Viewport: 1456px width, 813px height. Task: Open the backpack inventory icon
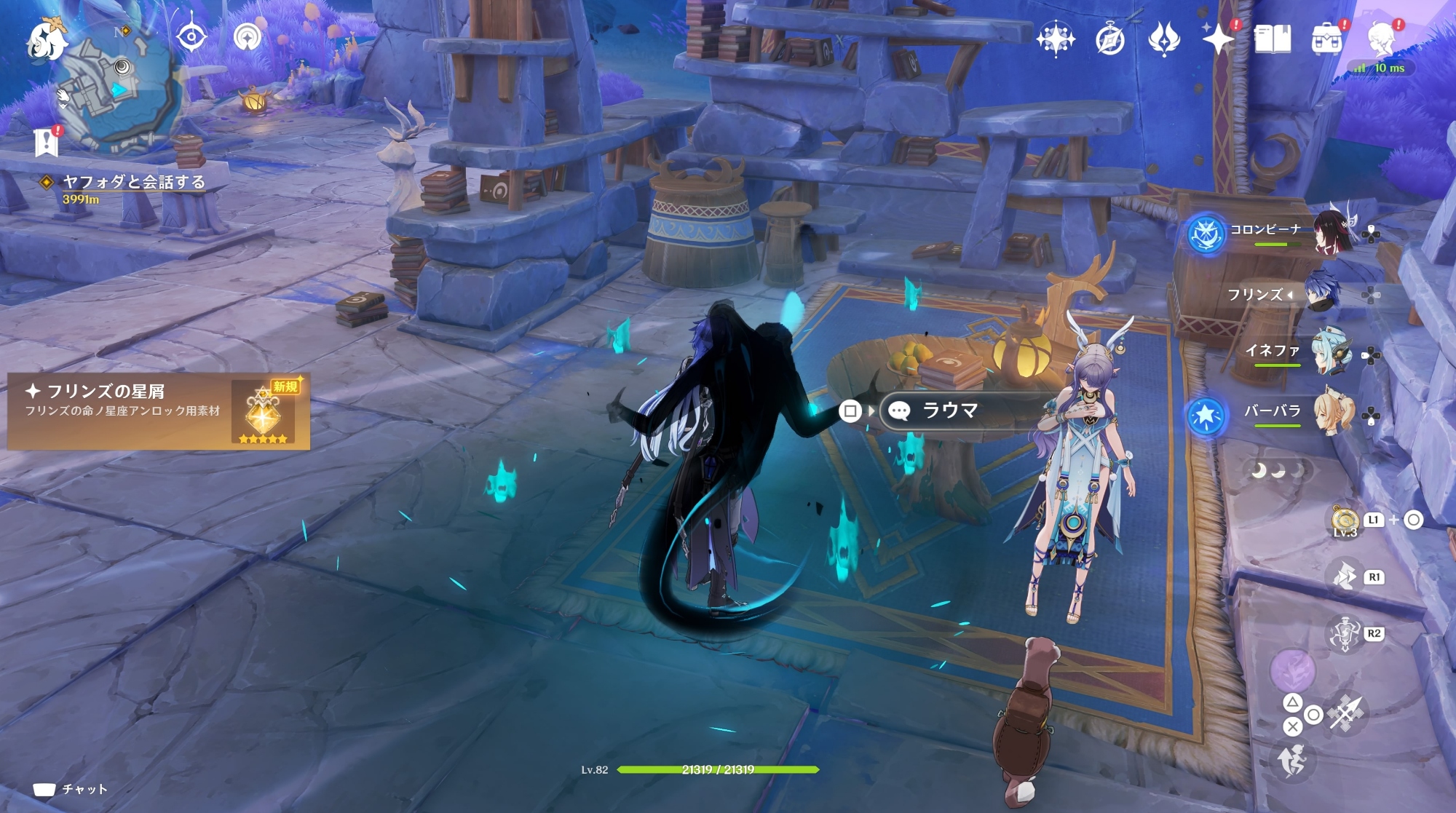coord(1326,39)
